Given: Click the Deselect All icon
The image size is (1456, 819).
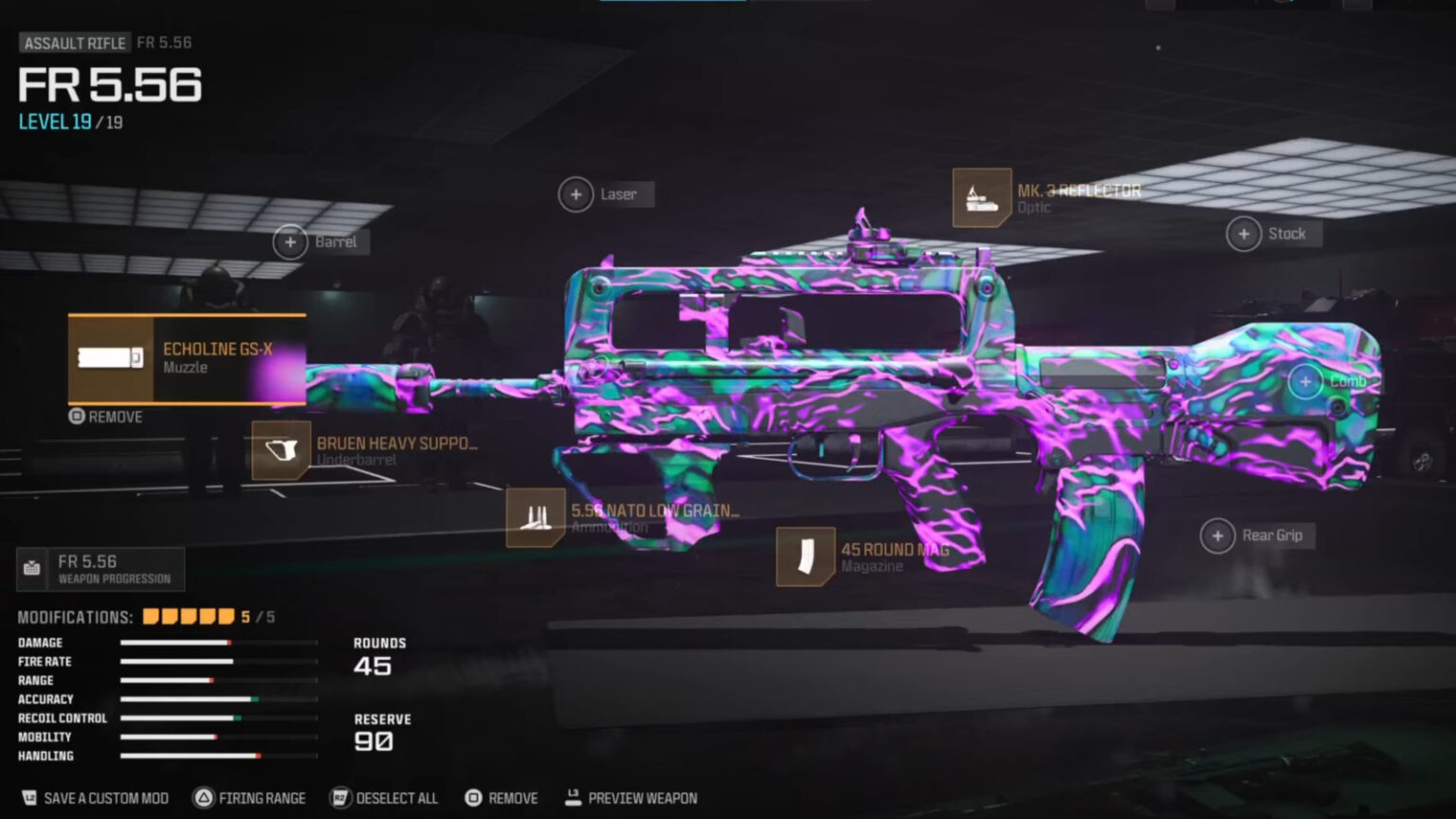Looking at the screenshot, I should pyautogui.click(x=337, y=797).
